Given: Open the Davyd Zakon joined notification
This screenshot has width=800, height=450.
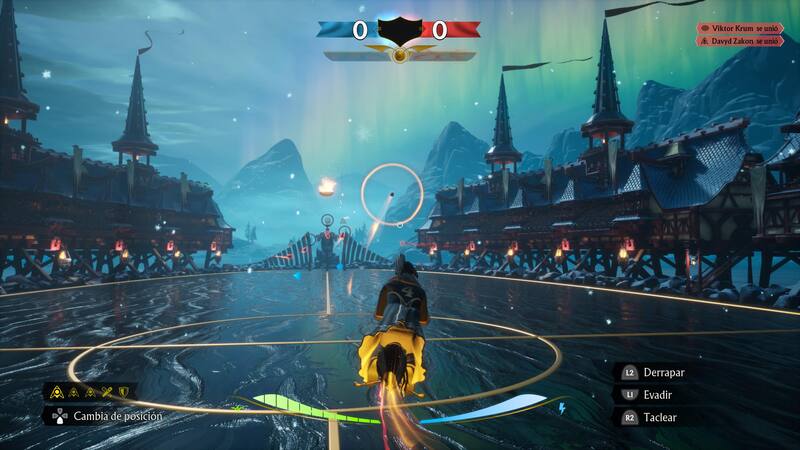Looking at the screenshot, I should point(739,42).
